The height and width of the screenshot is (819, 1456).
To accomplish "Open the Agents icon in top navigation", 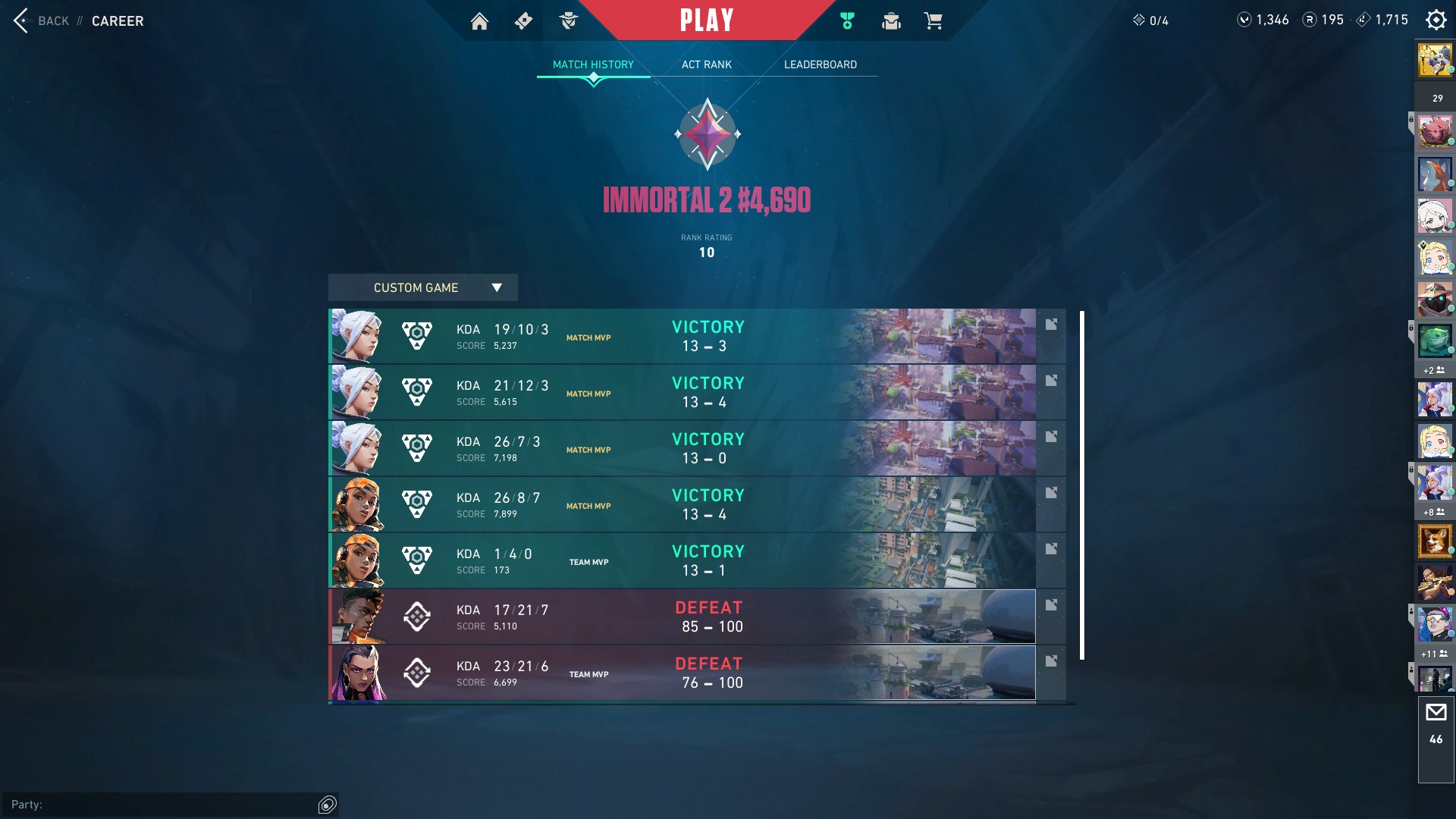I will point(569,21).
